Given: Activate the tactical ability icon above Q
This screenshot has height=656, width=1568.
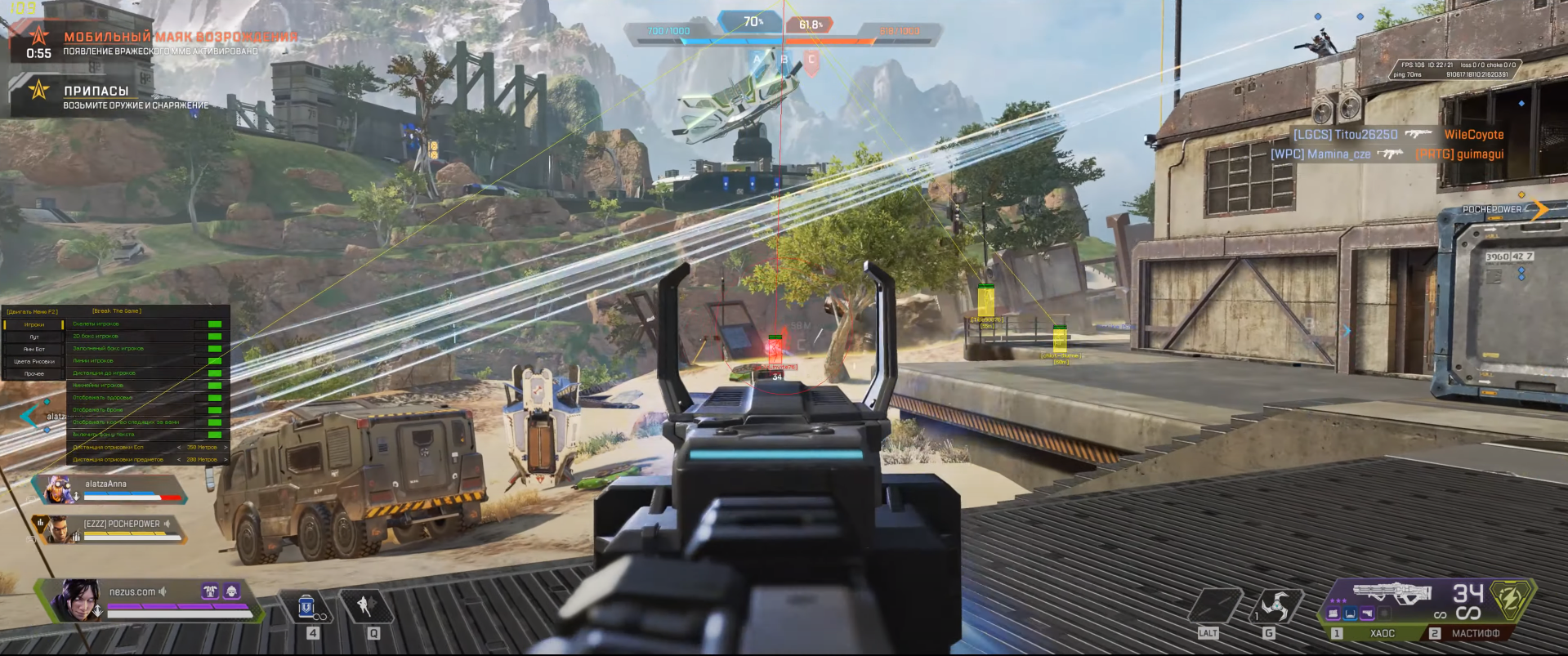Looking at the screenshot, I should 365,606.
